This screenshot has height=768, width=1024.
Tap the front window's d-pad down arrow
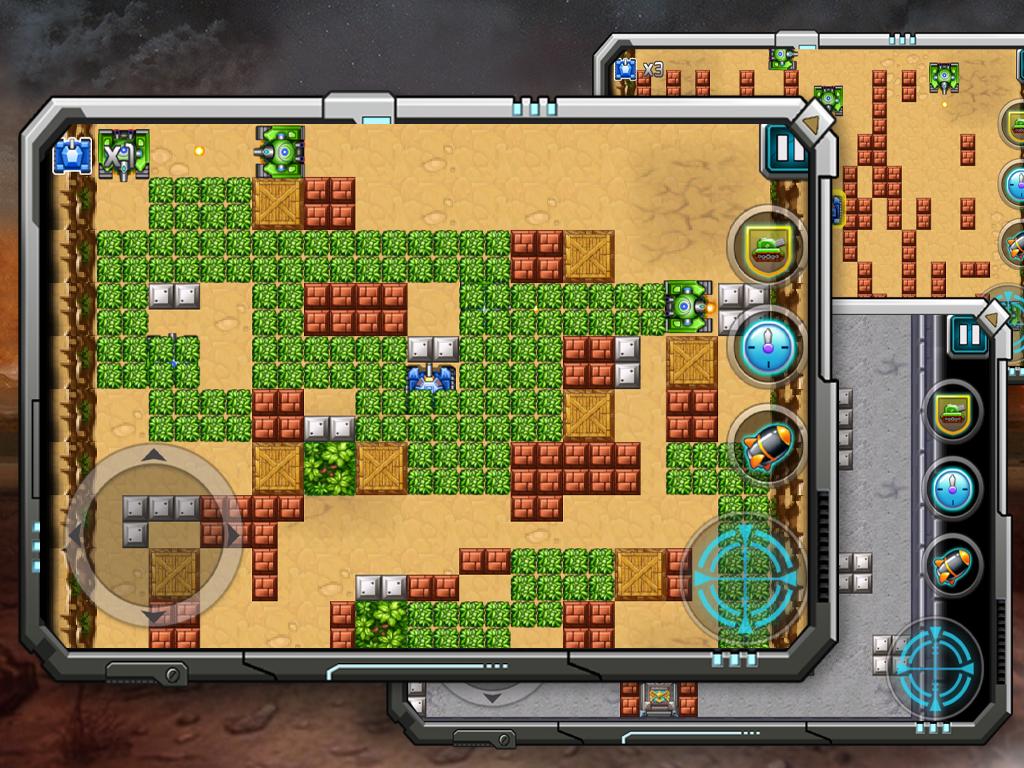[153, 612]
